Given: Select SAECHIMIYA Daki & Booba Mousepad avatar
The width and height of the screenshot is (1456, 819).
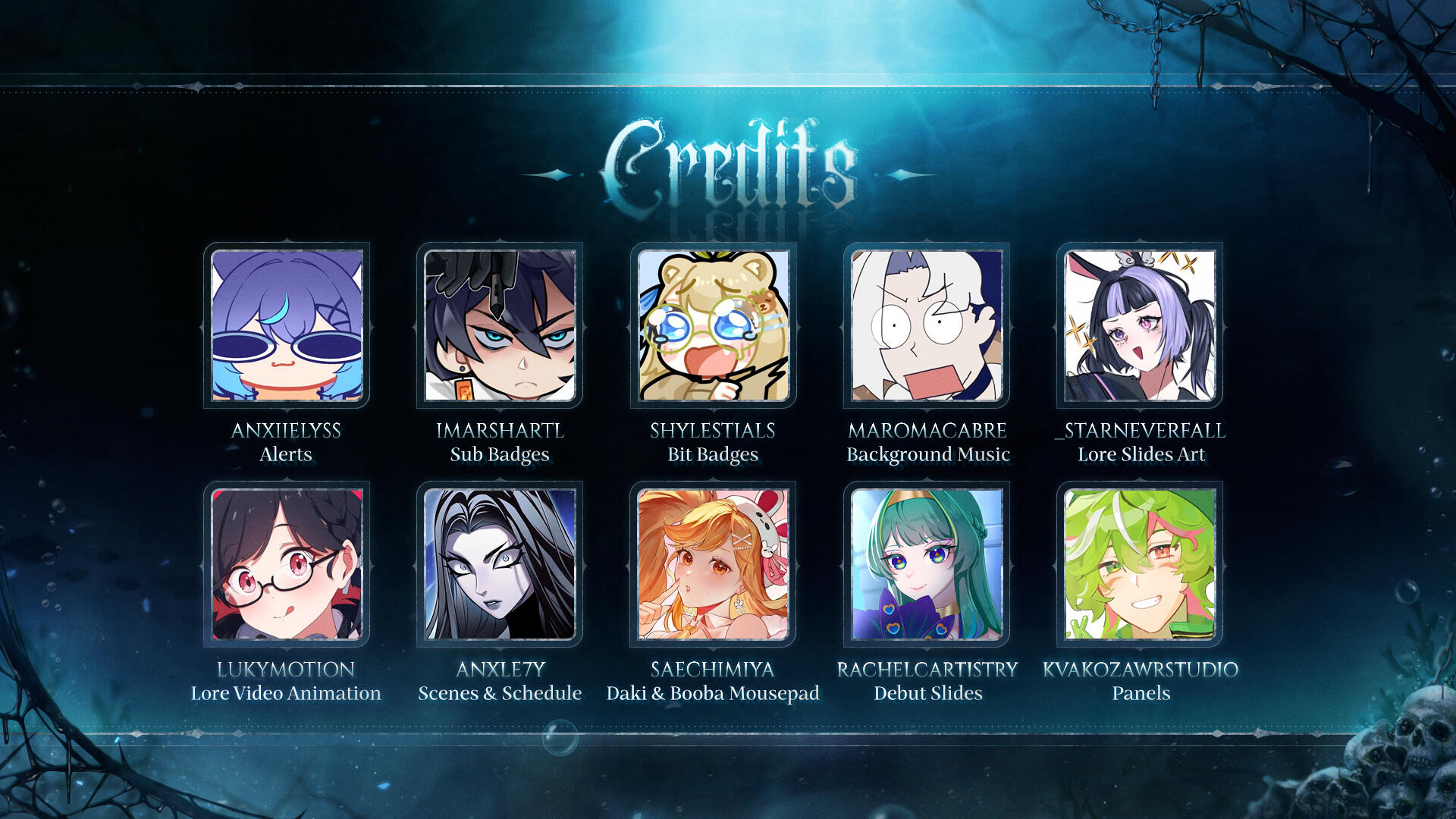Looking at the screenshot, I should pos(713,564).
